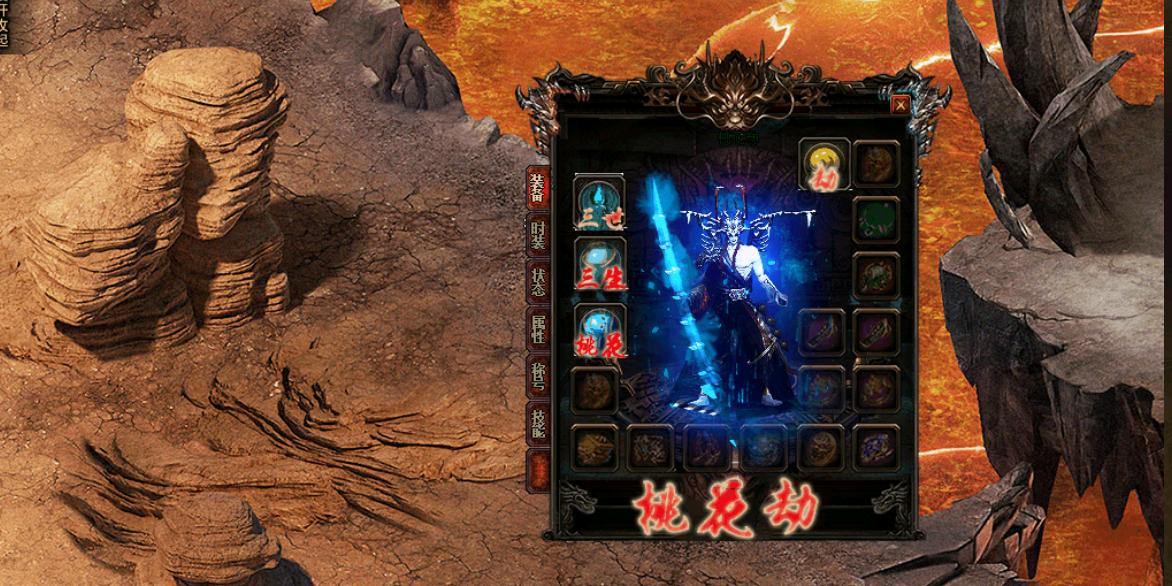Switch to the 装备 tab
The width and height of the screenshot is (1172, 586).
538,187
